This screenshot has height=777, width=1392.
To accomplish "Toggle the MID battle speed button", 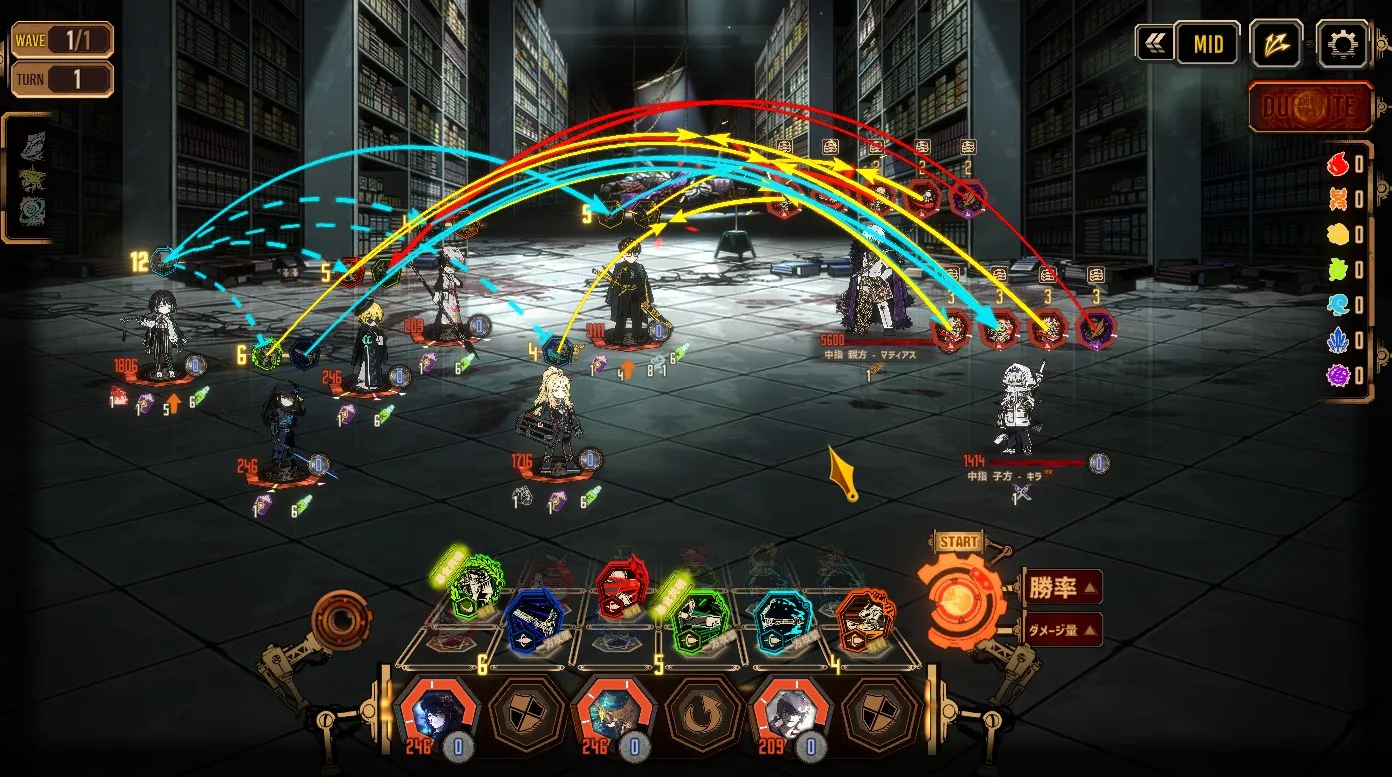I will coord(1208,44).
